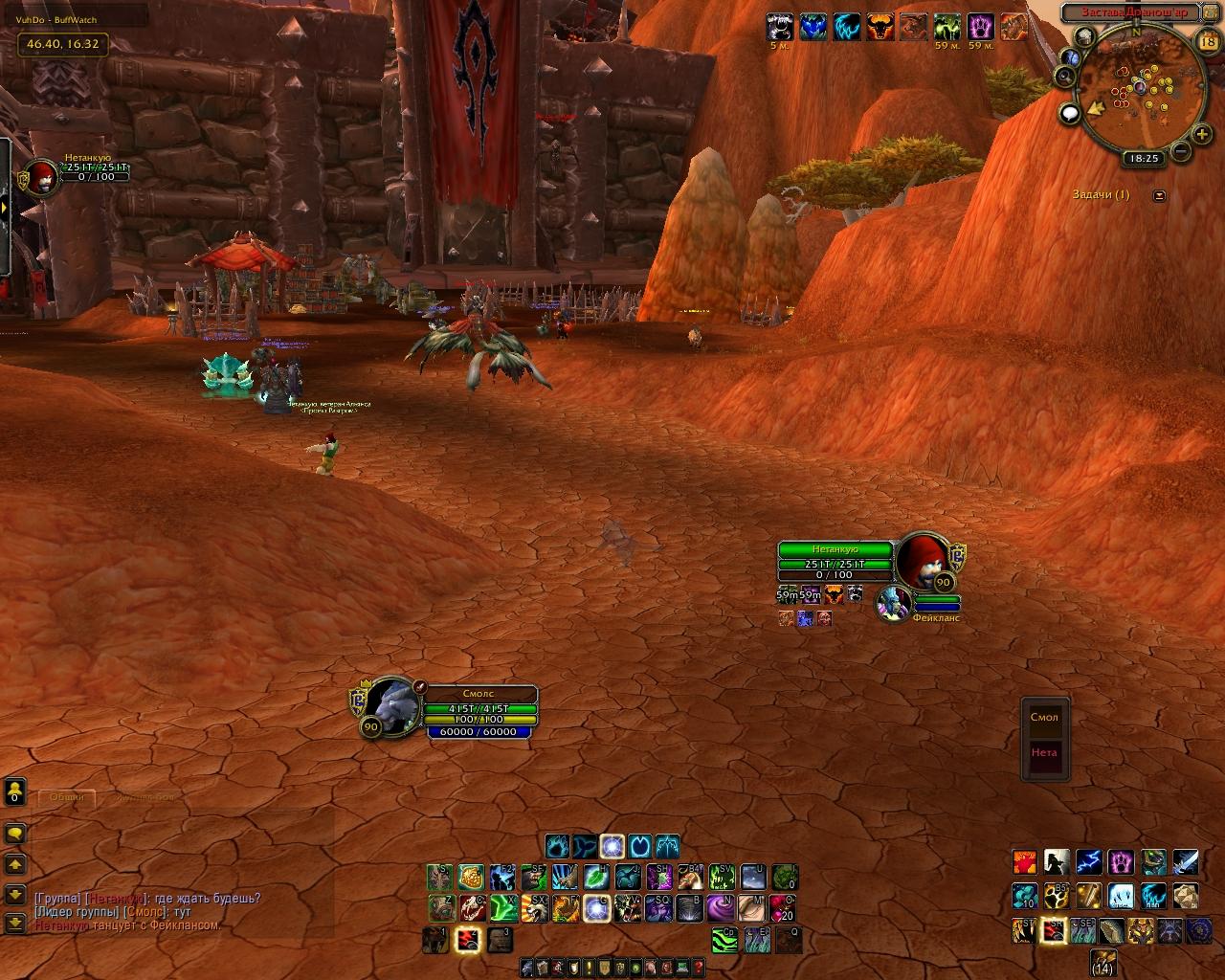Click the minimap zoom-in plus button

click(x=1201, y=136)
